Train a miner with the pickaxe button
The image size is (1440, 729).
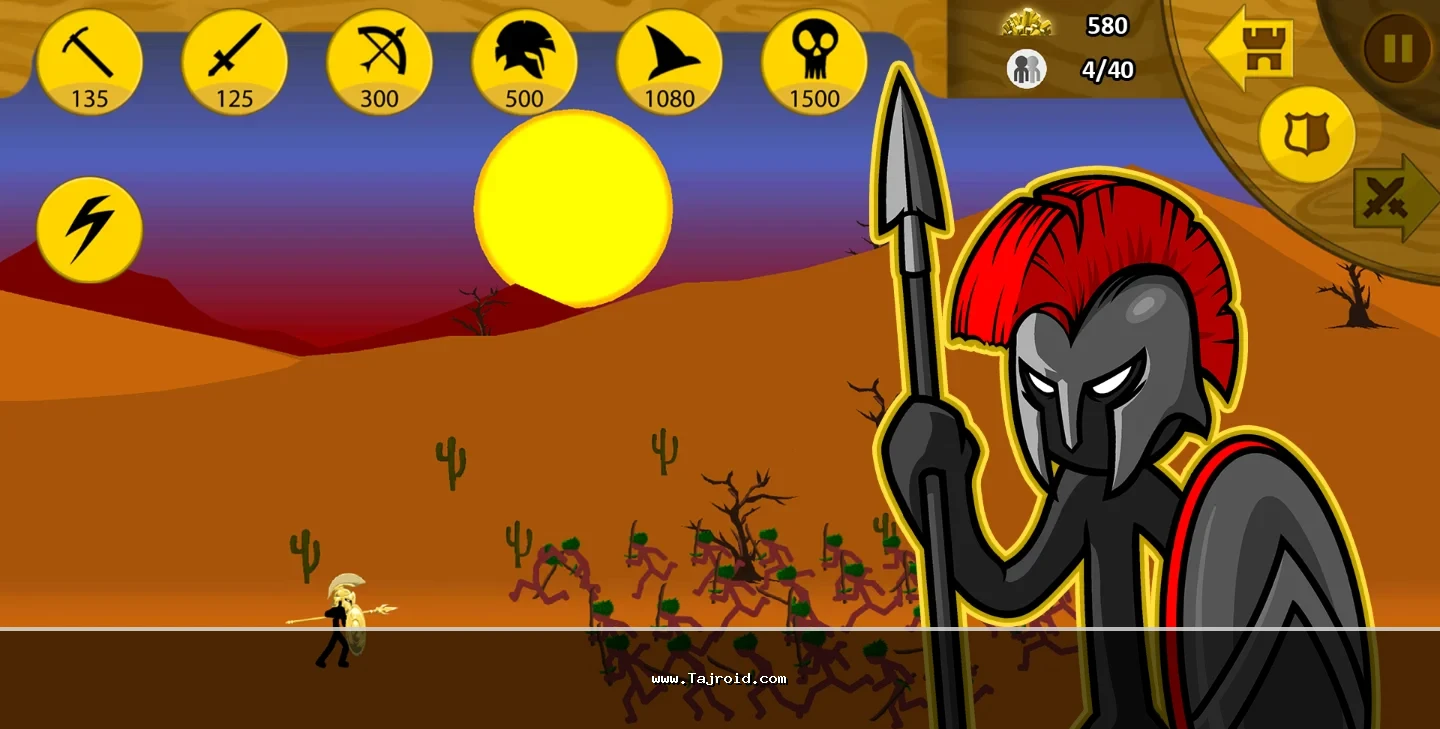pyautogui.click(x=90, y=62)
